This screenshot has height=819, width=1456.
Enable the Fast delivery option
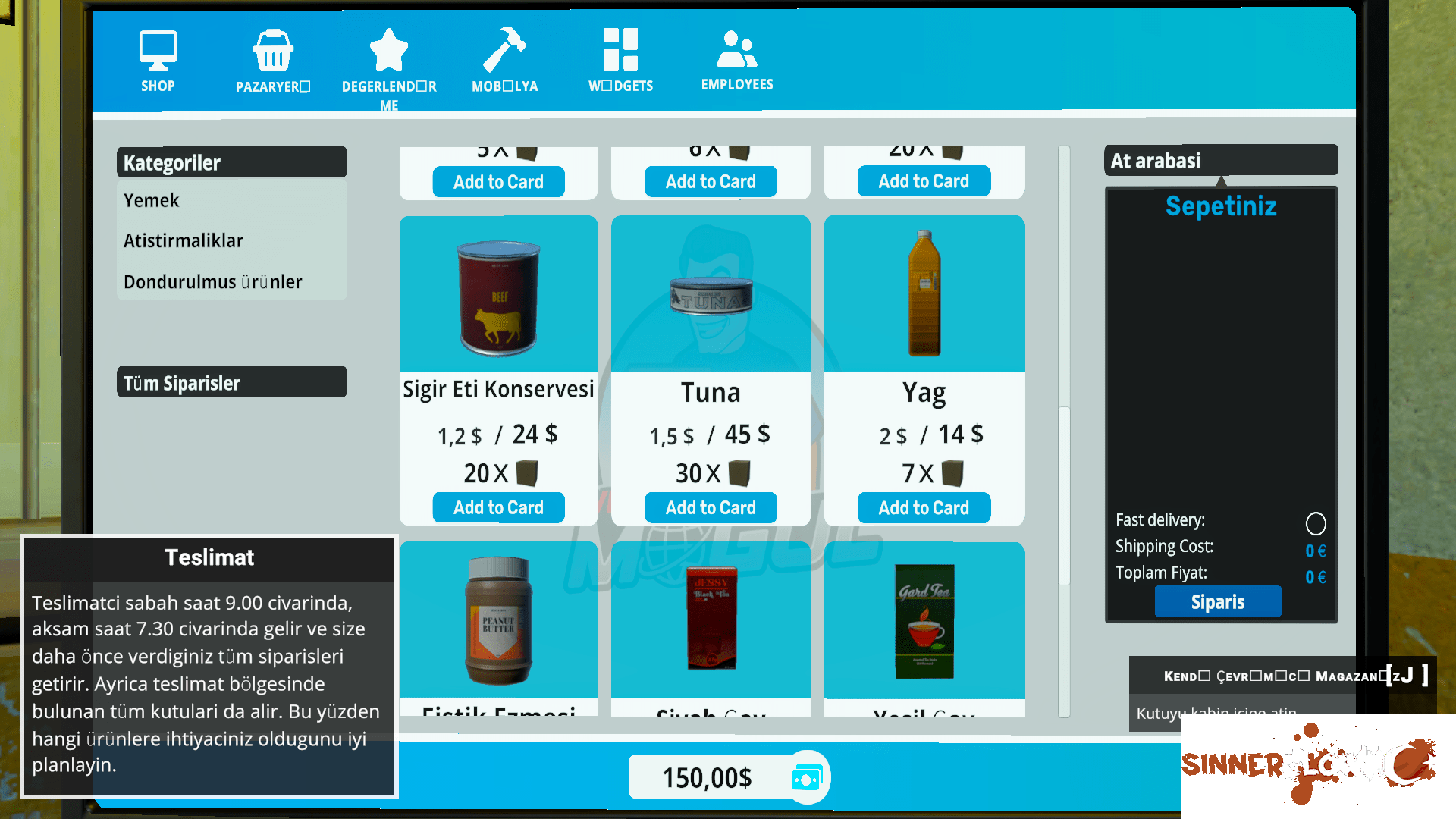[1316, 523]
